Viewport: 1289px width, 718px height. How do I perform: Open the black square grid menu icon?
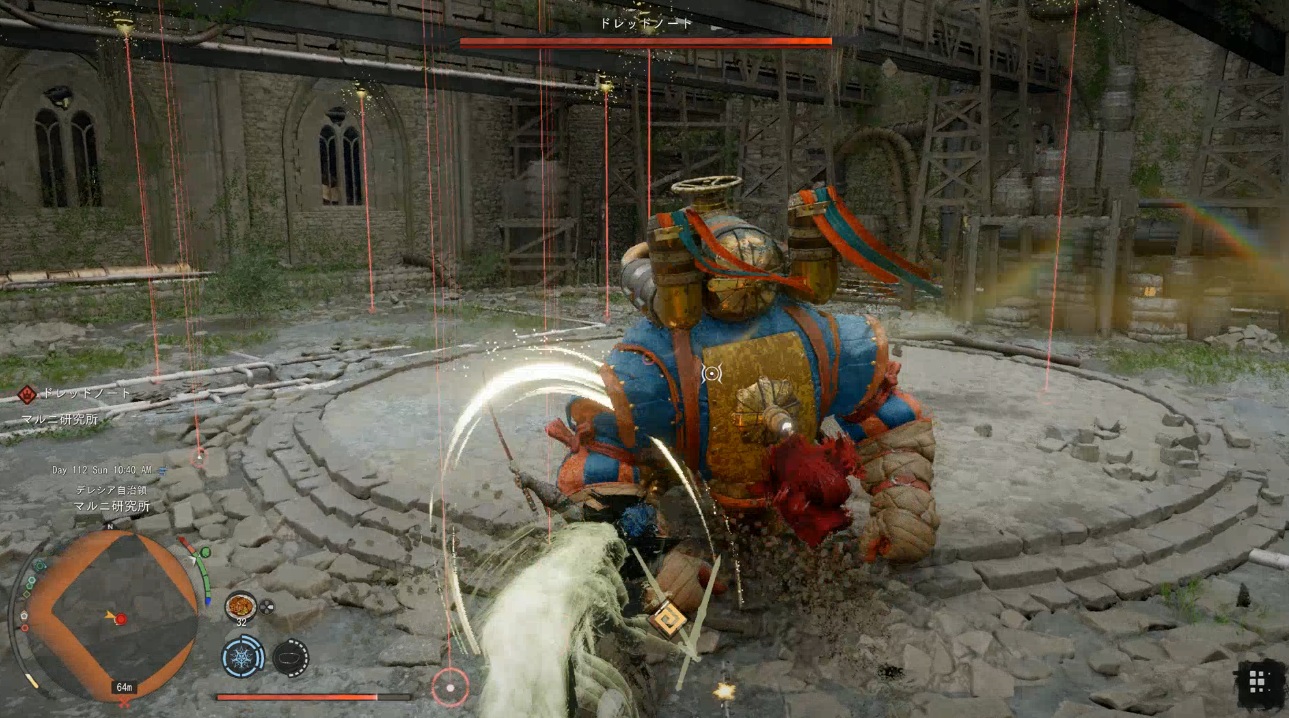[x=1258, y=682]
